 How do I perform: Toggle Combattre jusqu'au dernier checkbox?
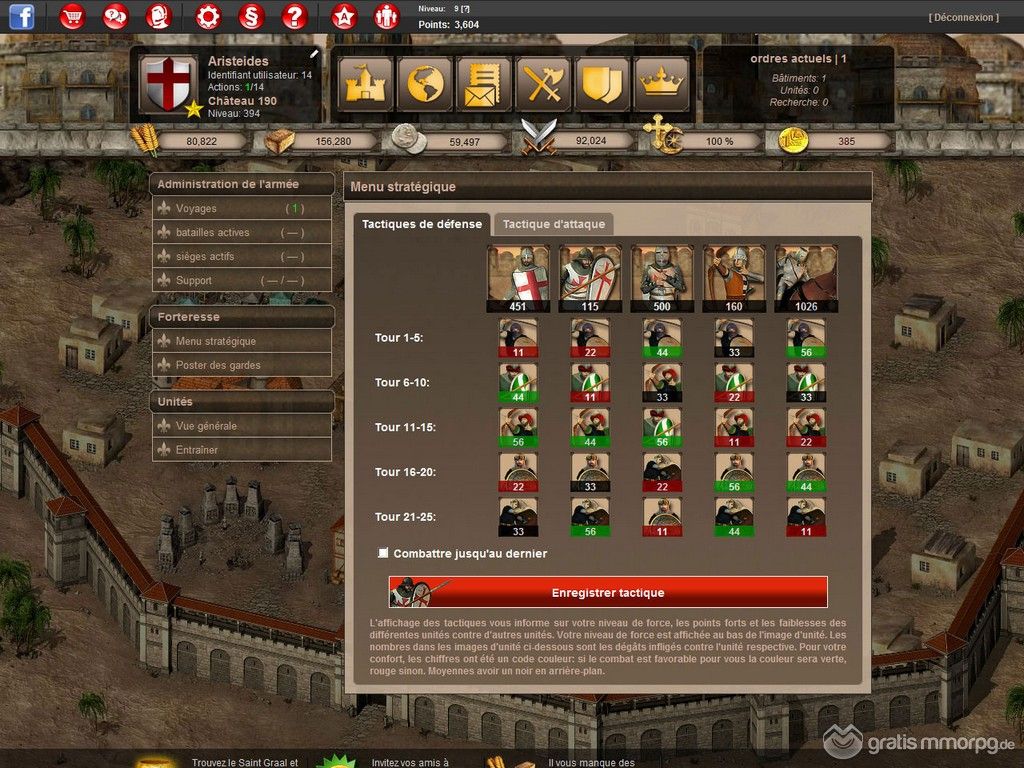pos(383,553)
